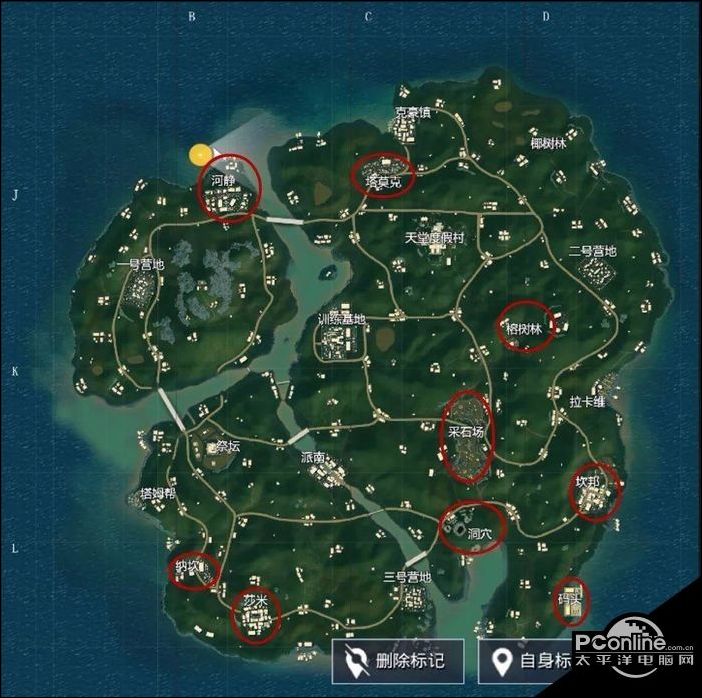Choose the 天堂度假村 label on the map
Screen dimensions: 702x698
[x=435, y=239]
